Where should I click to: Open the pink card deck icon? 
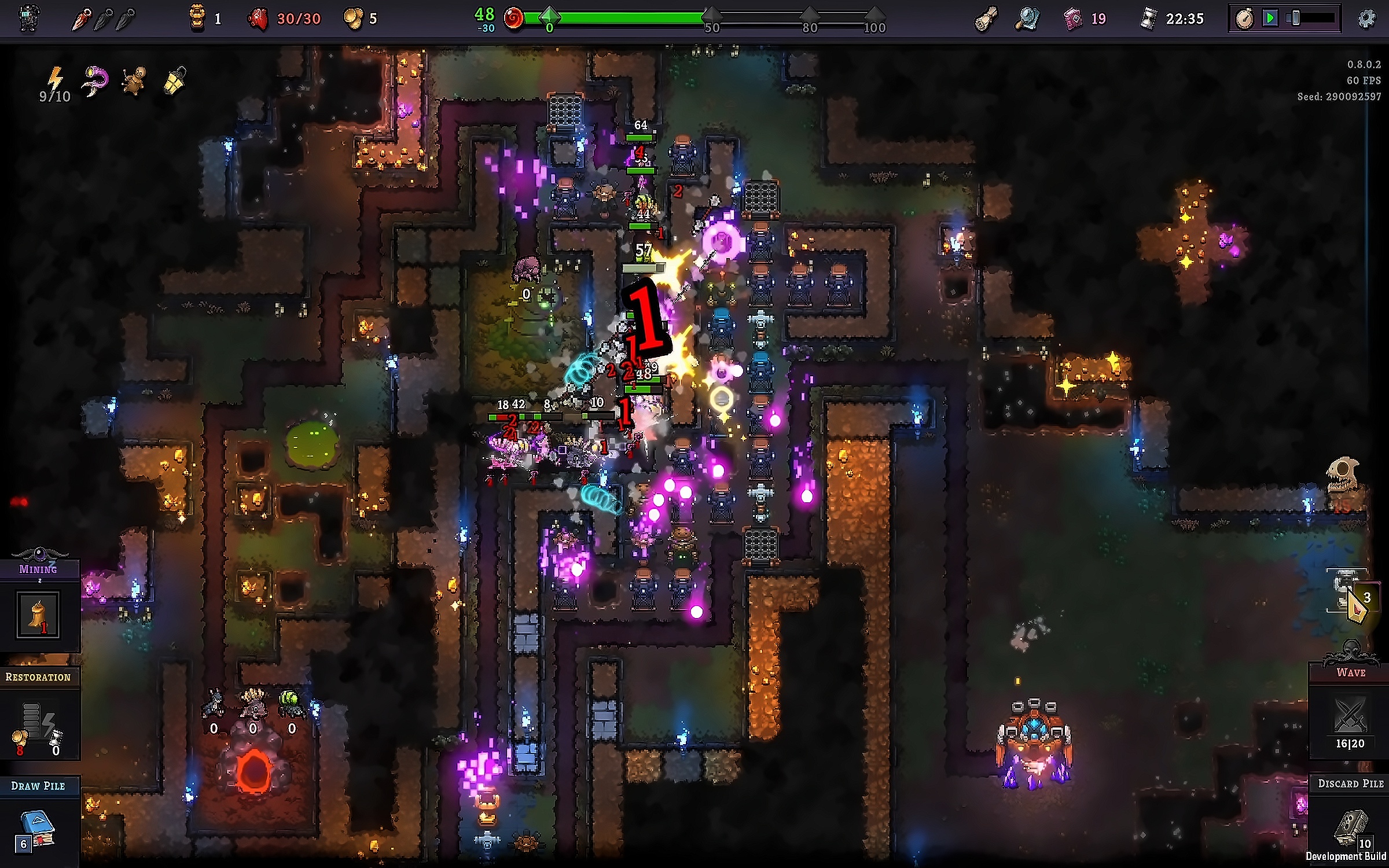(x=1072, y=19)
